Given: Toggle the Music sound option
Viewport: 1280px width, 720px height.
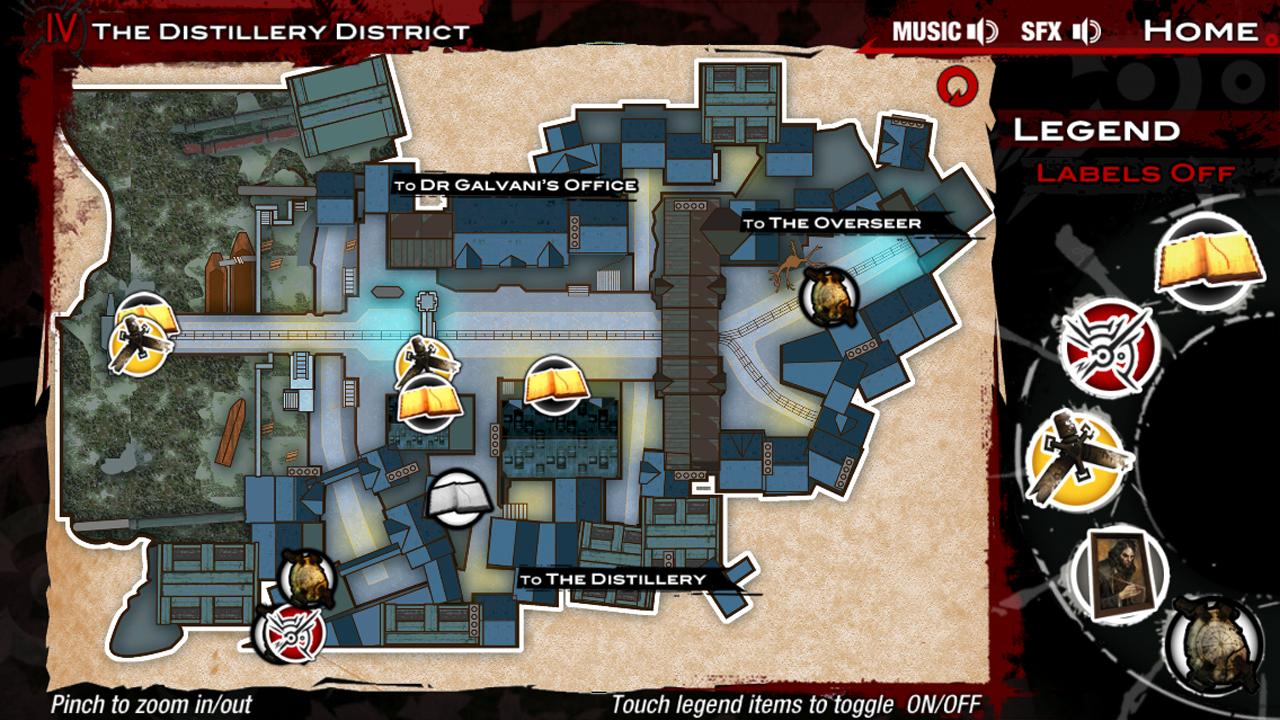Looking at the screenshot, I should [x=944, y=31].
